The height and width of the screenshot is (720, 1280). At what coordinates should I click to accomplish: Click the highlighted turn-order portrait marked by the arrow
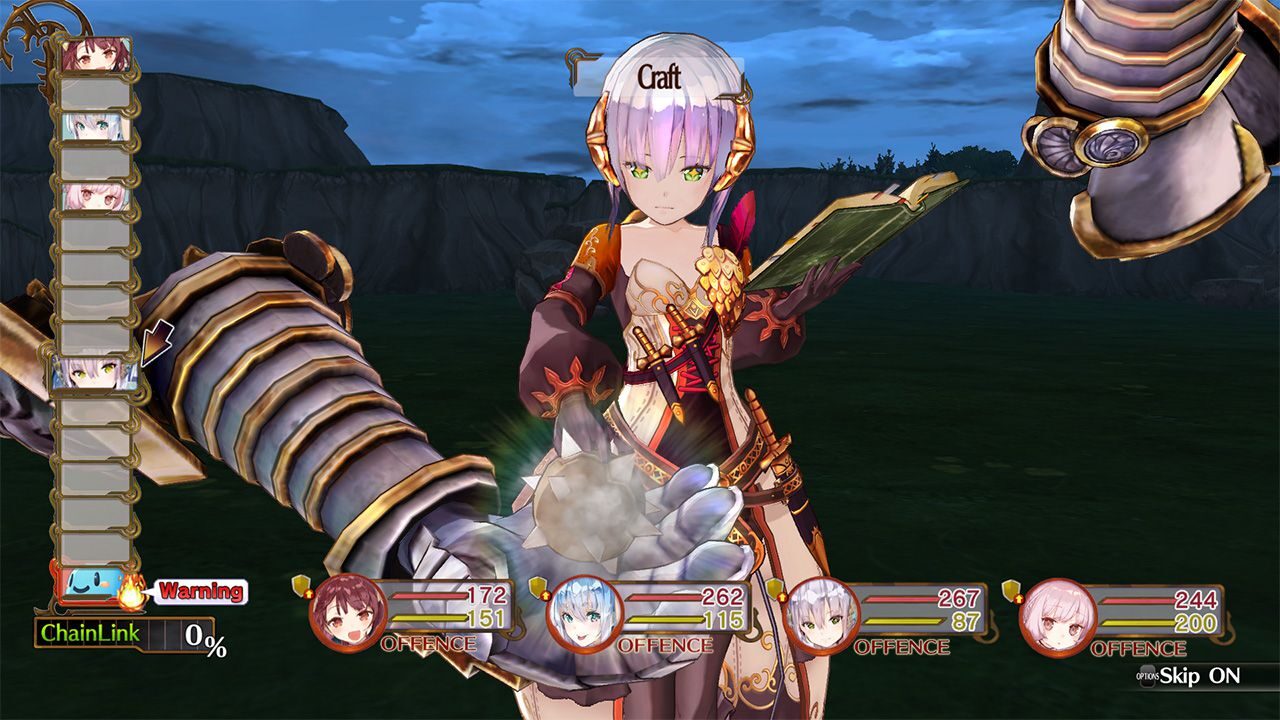pos(97,372)
